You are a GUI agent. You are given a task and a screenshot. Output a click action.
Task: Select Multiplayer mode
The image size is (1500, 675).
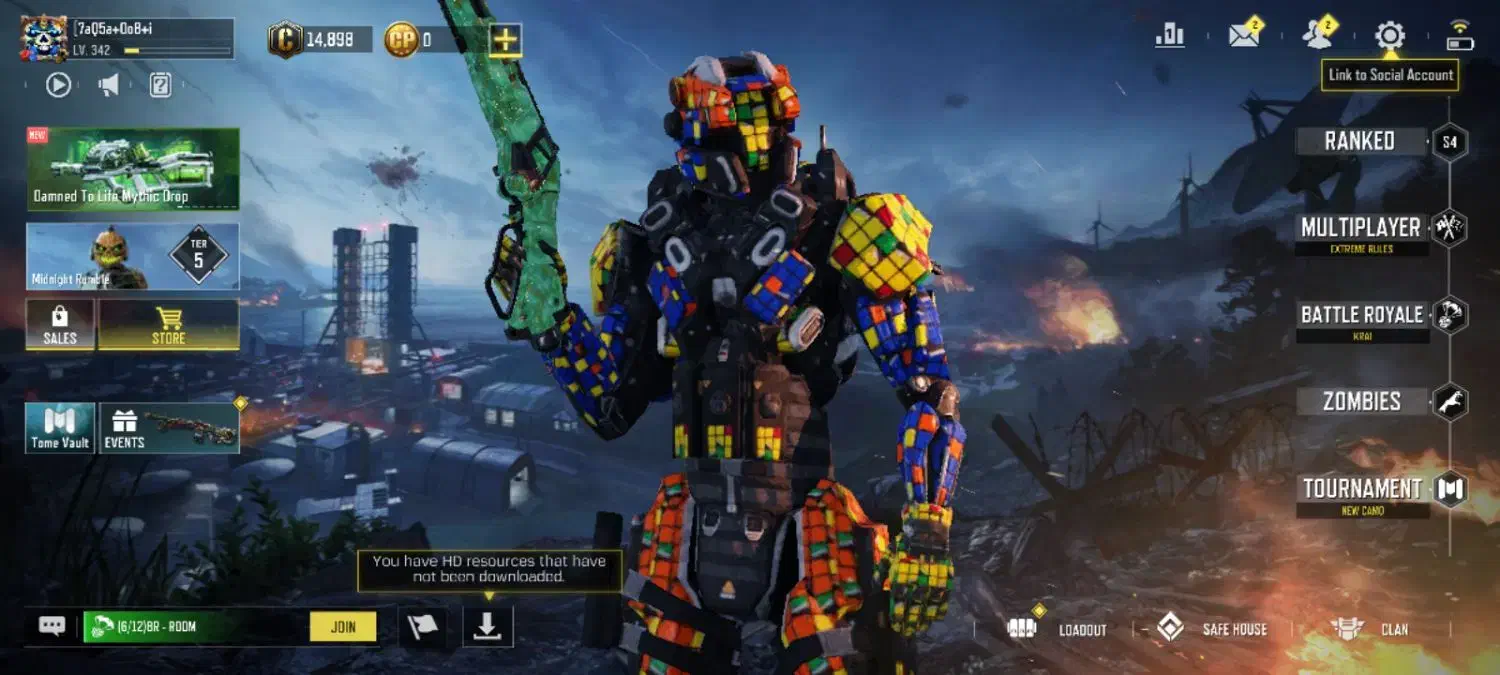(x=1360, y=229)
